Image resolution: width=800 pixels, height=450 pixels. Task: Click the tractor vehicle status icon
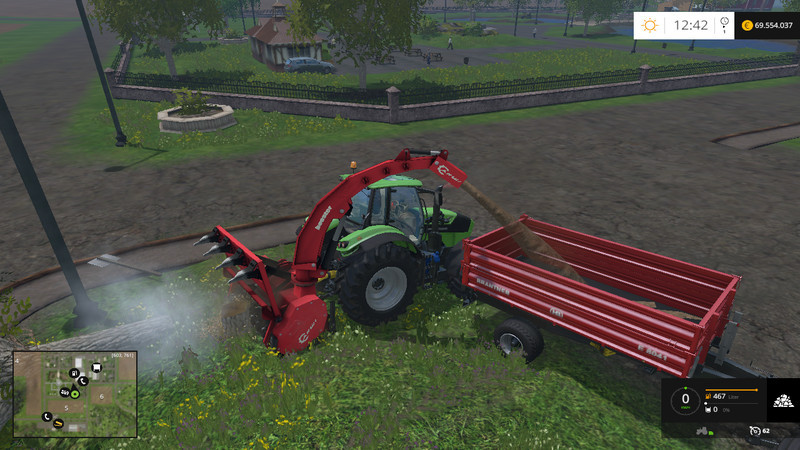(703, 433)
